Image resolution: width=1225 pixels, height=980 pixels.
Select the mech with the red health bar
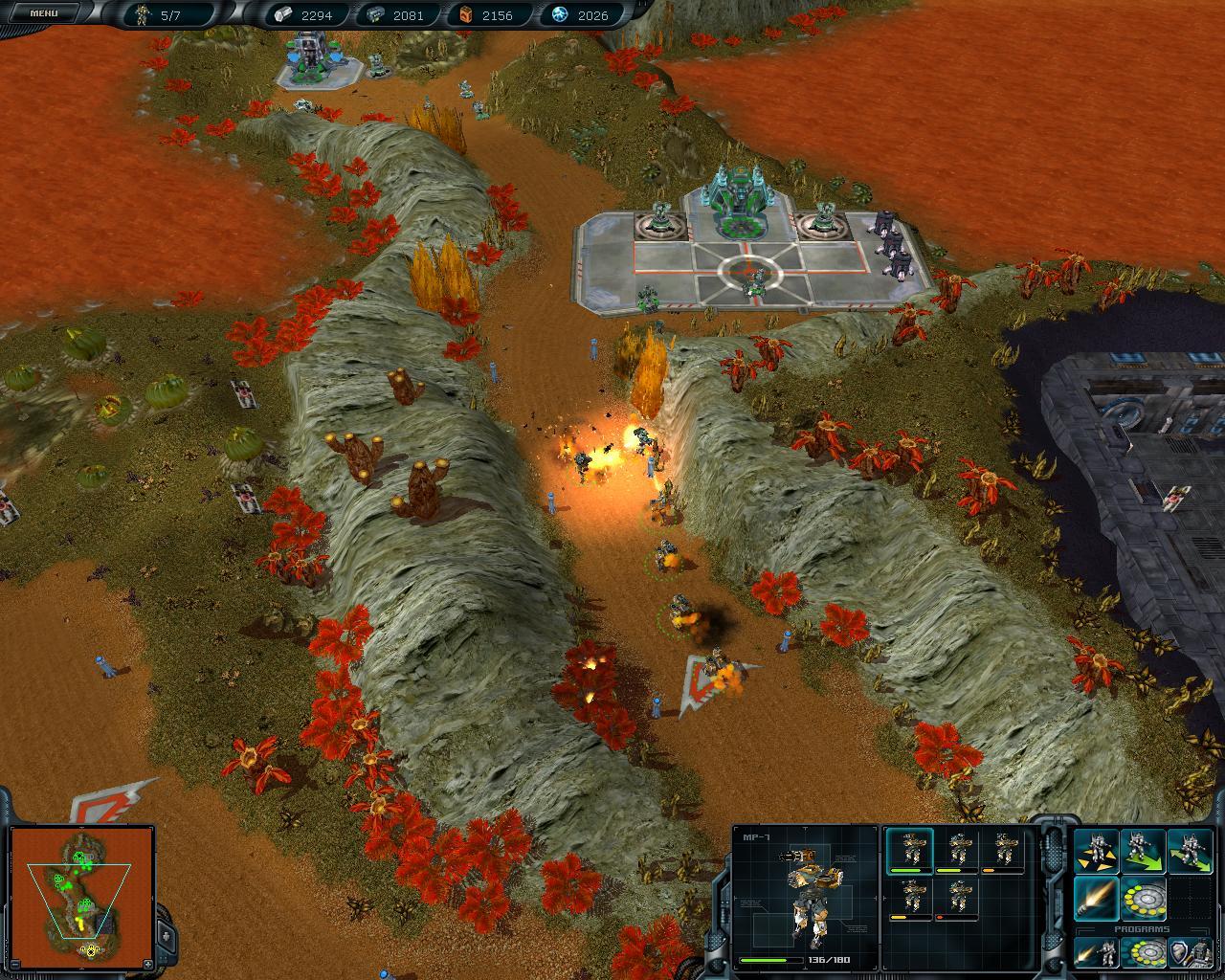[957, 900]
